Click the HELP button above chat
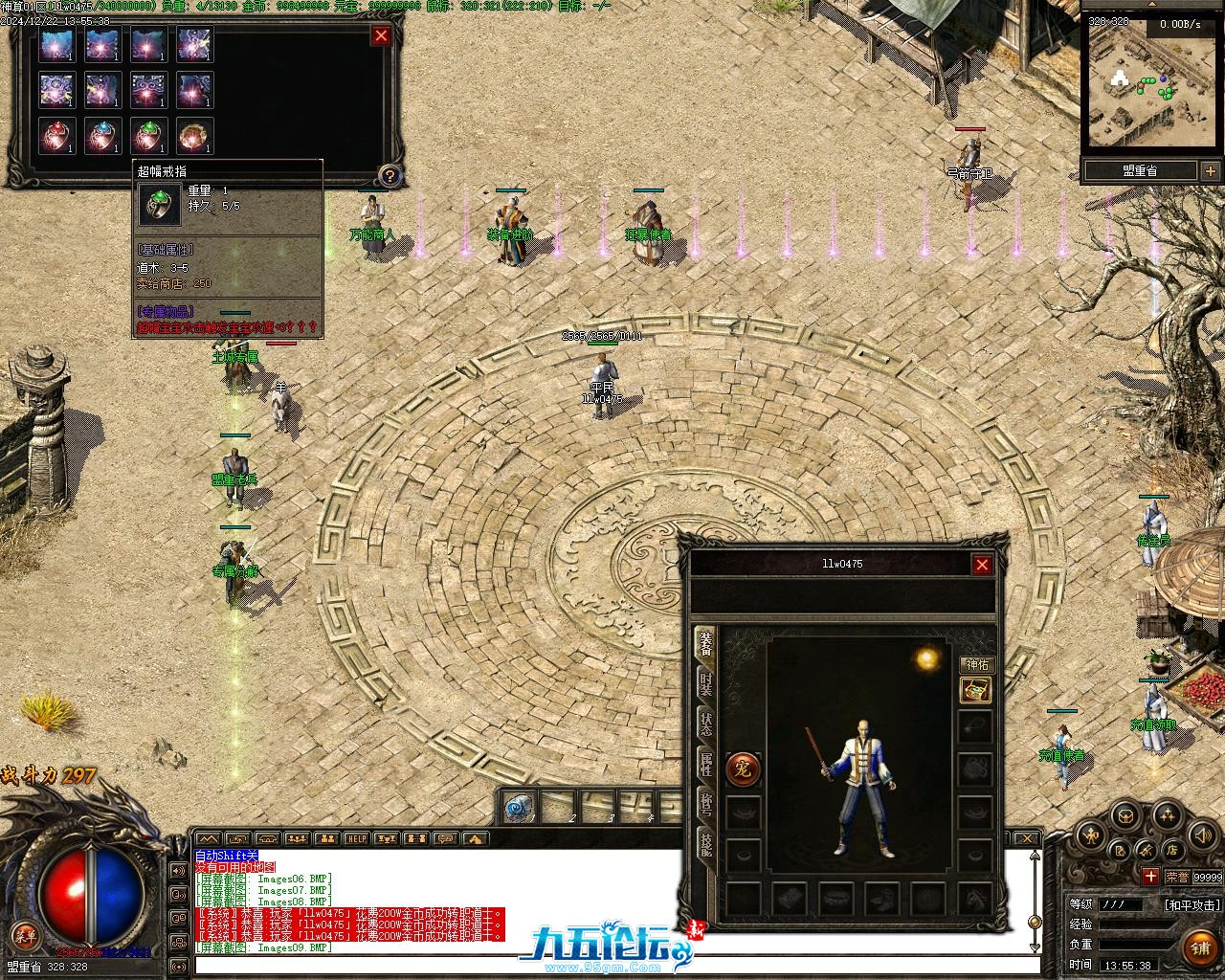This screenshot has height=980, width=1225. point(356,839)
